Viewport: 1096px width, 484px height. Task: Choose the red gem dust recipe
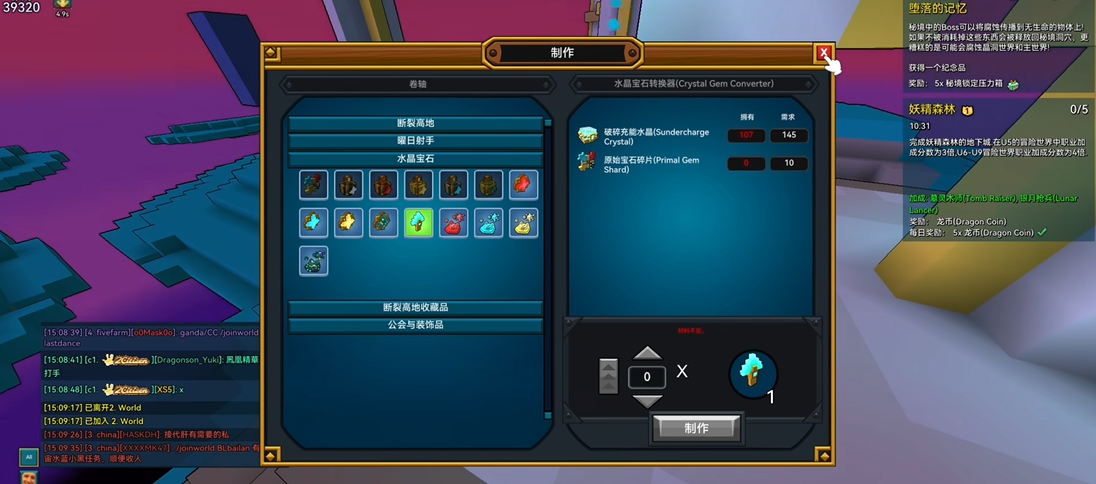pyautogui.click(x=453, y=222)
